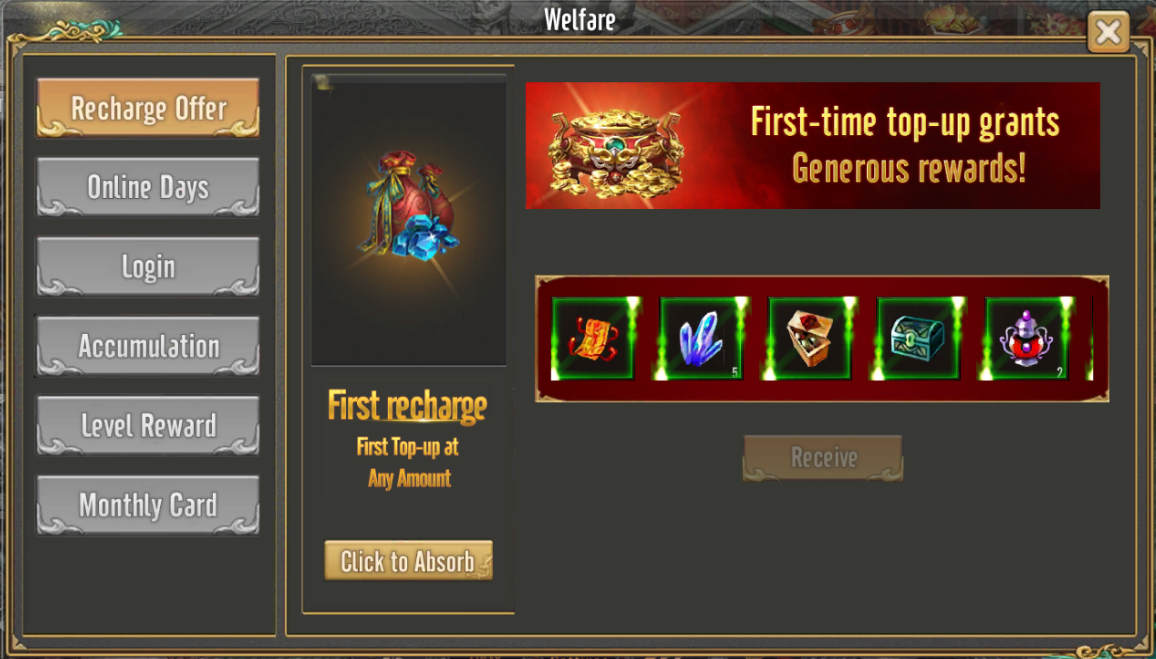Click the first-time top-up banner
The height and width of the screenshot is (659, 1156).
812,146
